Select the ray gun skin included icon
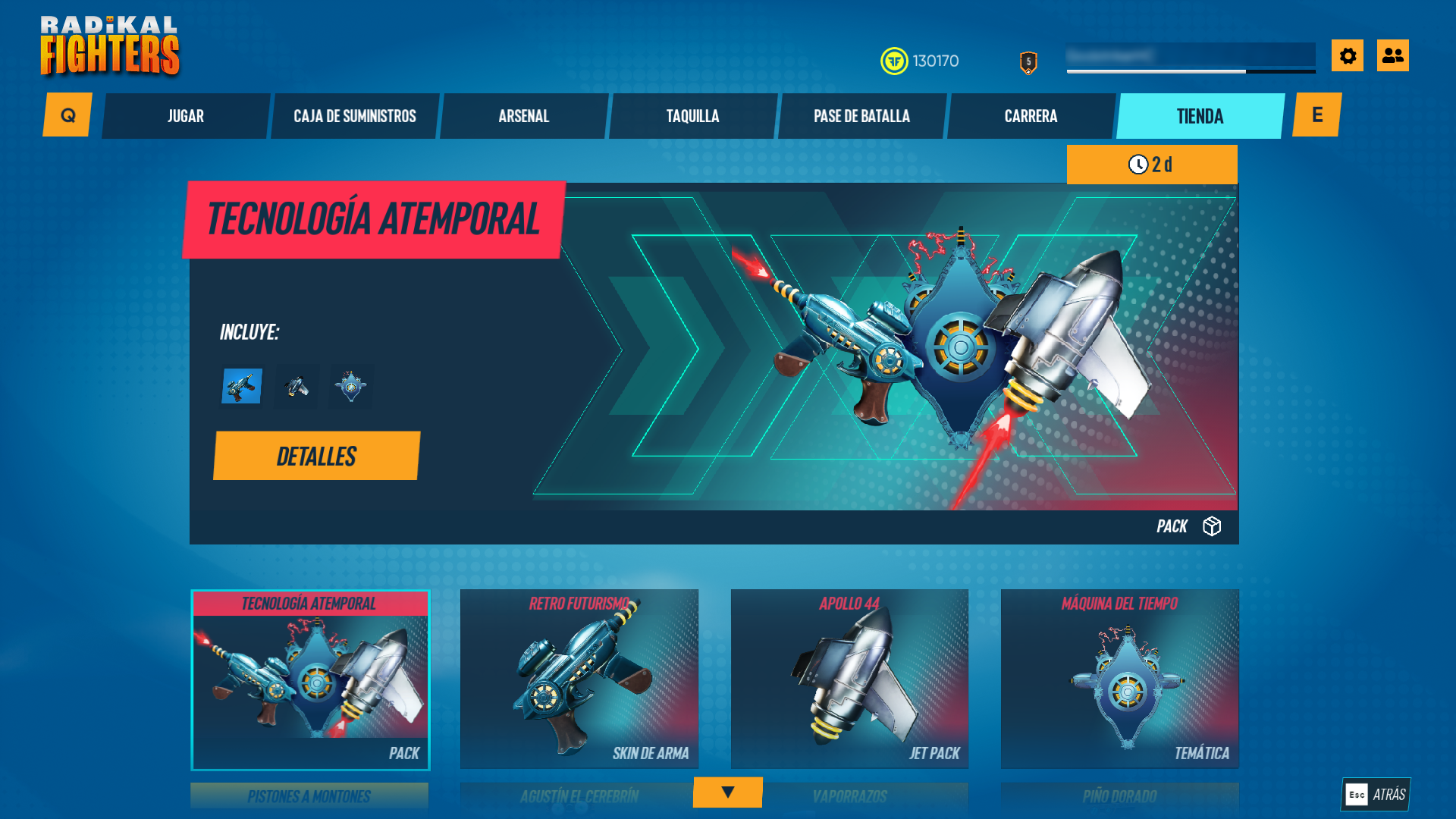 tap(242, 386)
